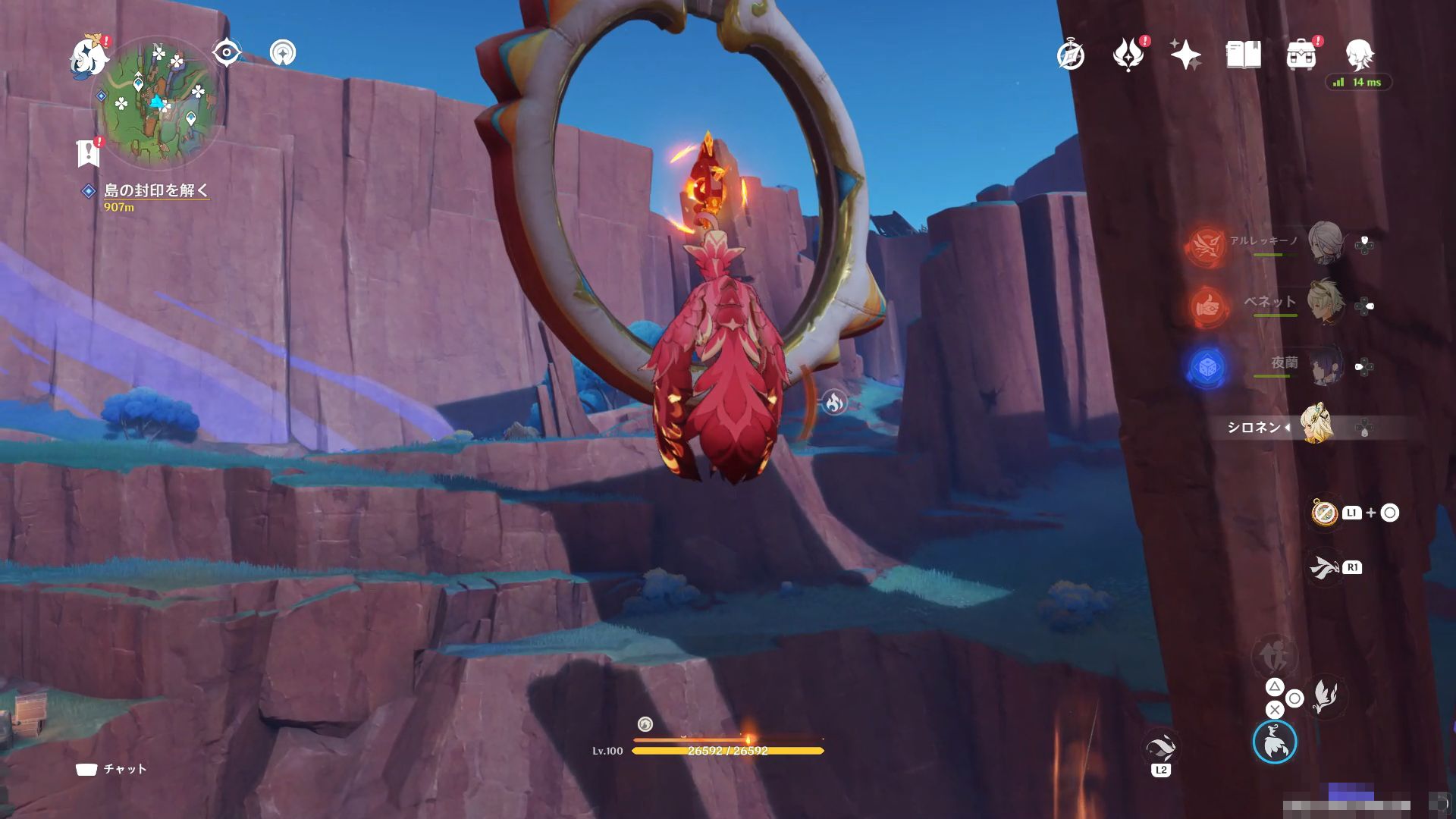The width and height of the screenshot is (1456, 819).
Task: Select the 島の封印を解く quest tracker
Action: pos(155,190)
